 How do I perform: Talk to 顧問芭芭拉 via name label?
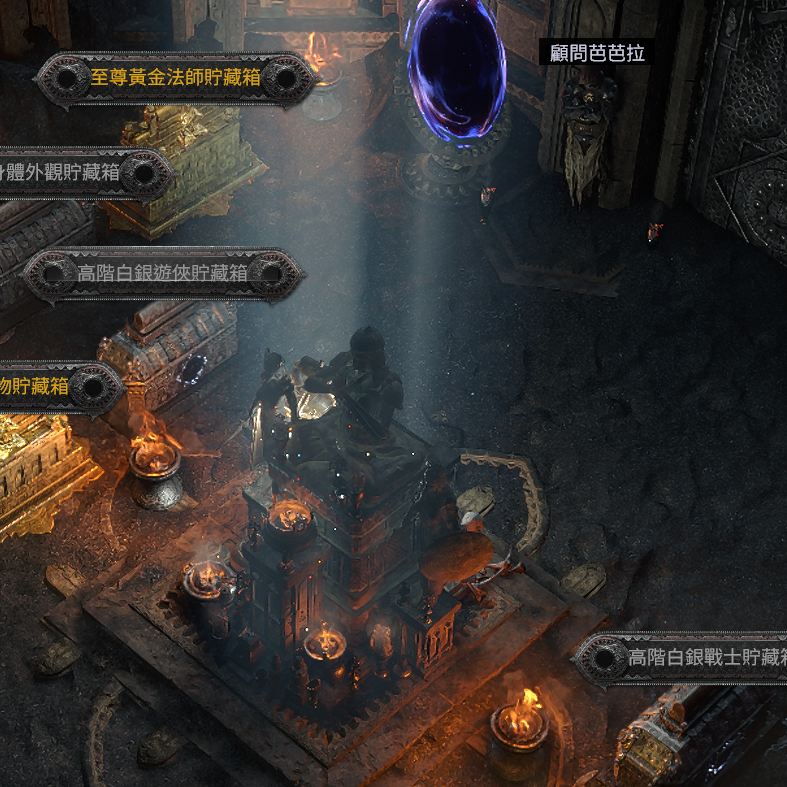pos(596,52)
